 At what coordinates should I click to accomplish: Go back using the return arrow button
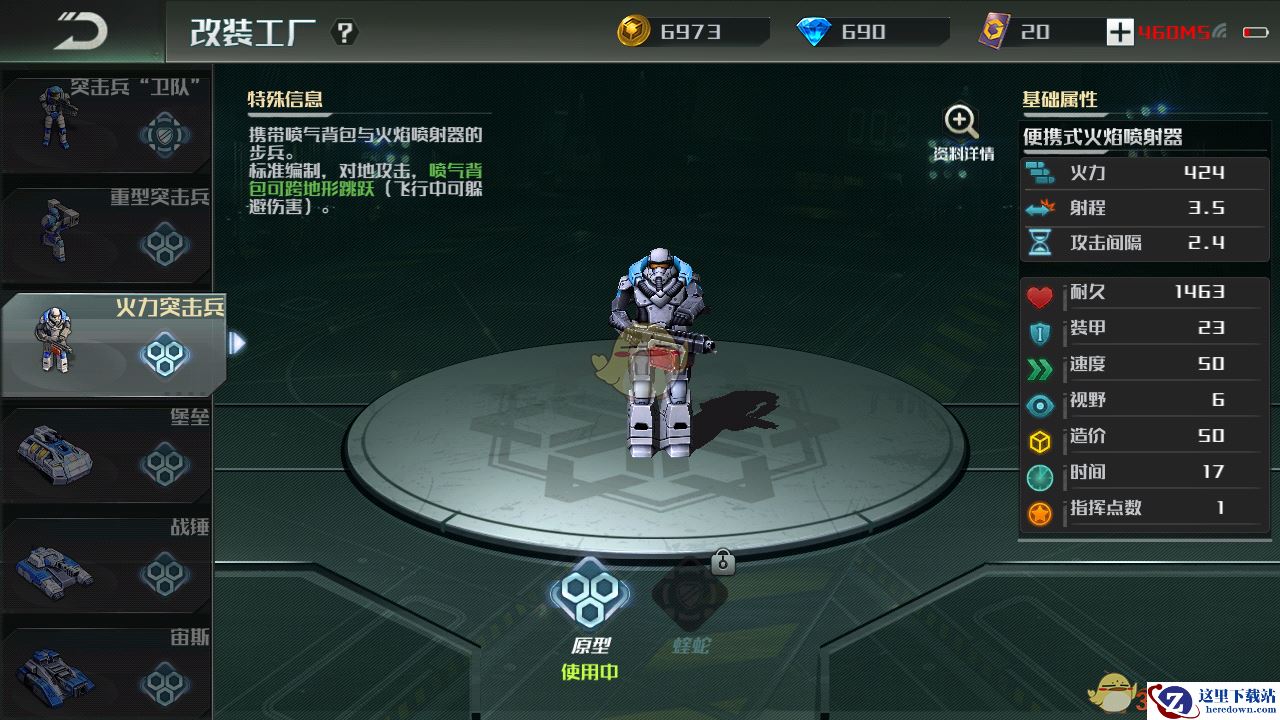pos(80,31)
